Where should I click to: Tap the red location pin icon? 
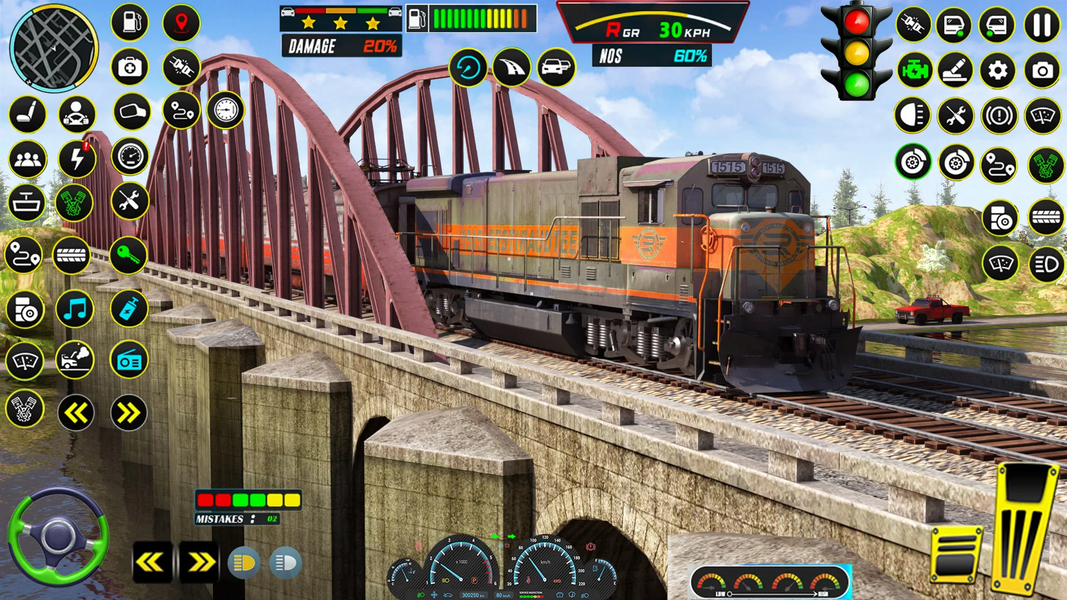[181, 22]
